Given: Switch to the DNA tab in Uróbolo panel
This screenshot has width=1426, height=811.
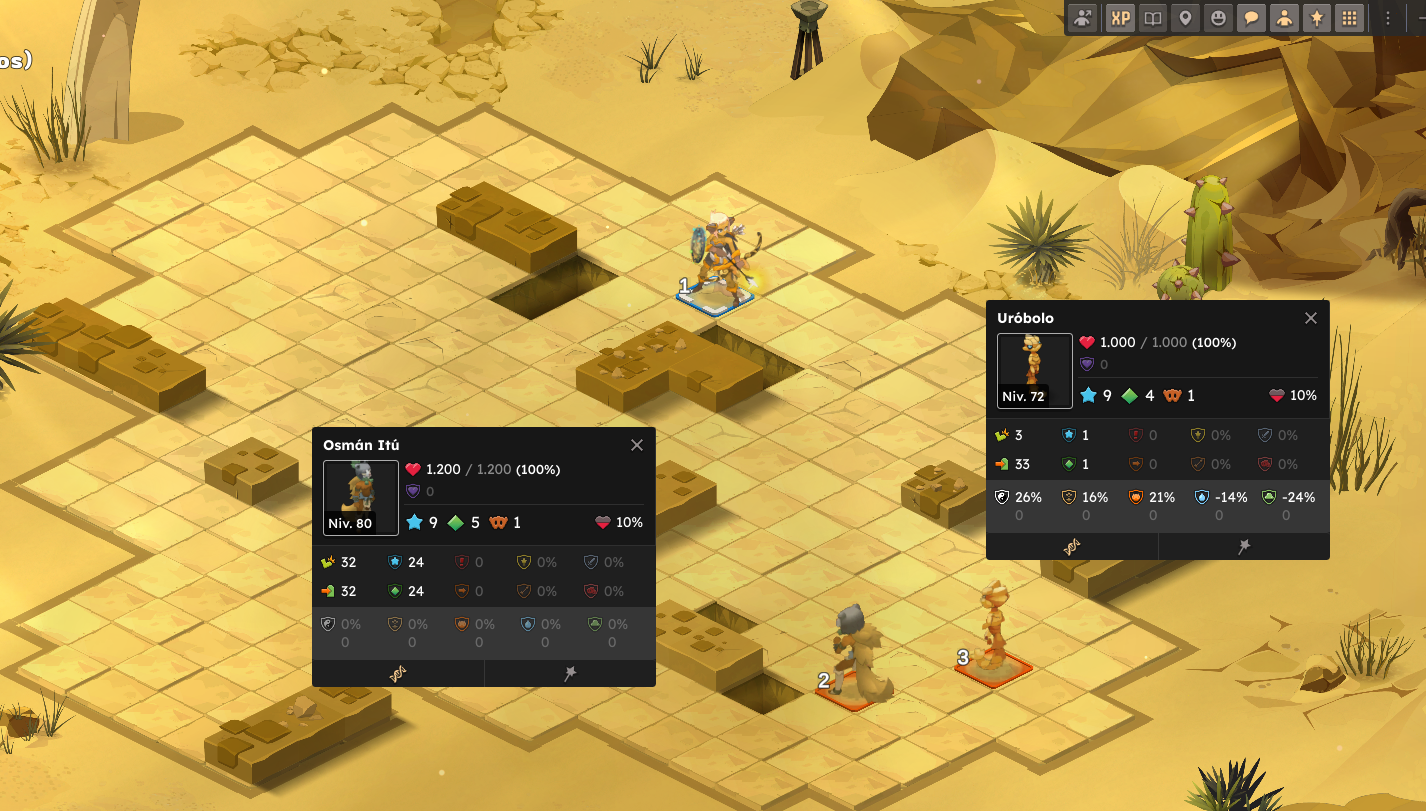Looking at the screenshot, I should pyautogui.click(x=1072, y=546).
